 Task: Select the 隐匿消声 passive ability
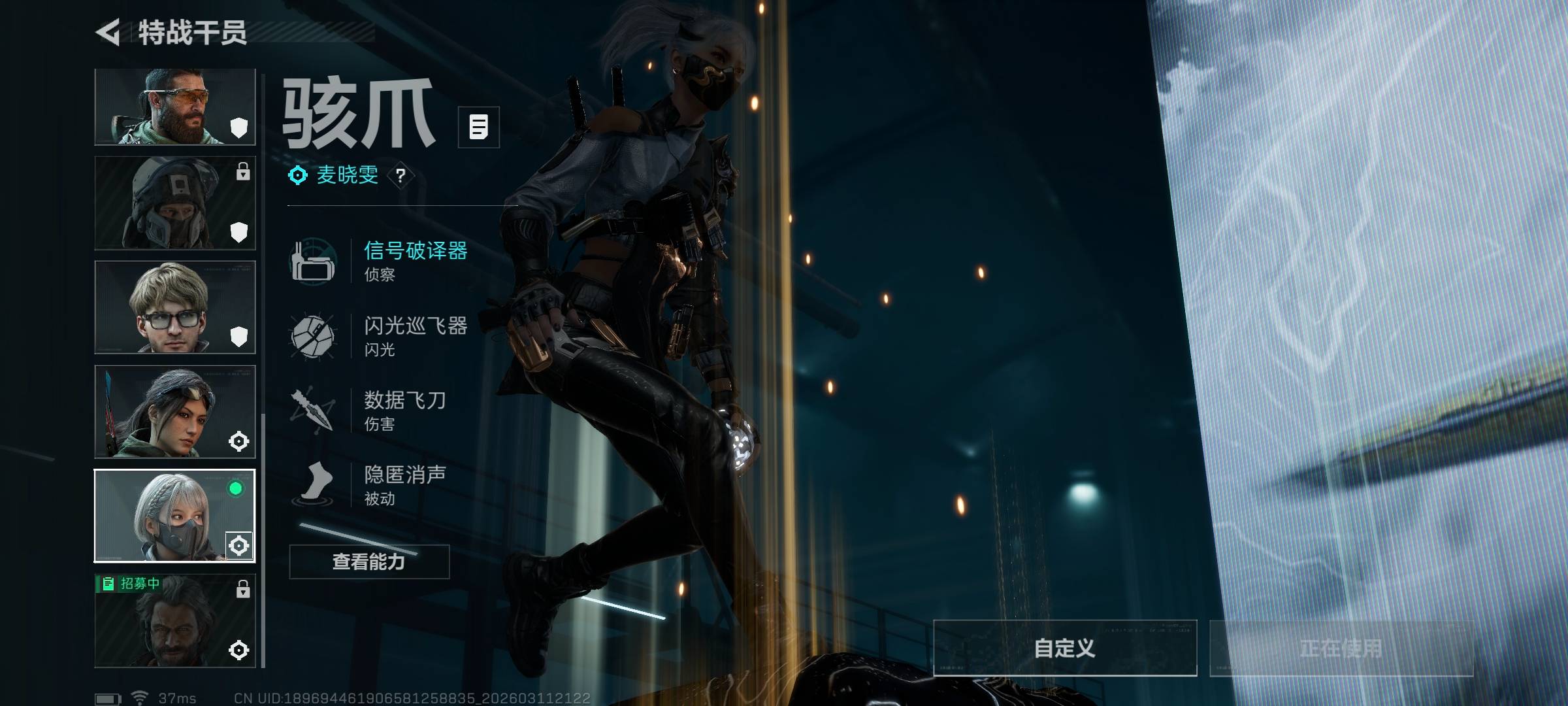405,484
